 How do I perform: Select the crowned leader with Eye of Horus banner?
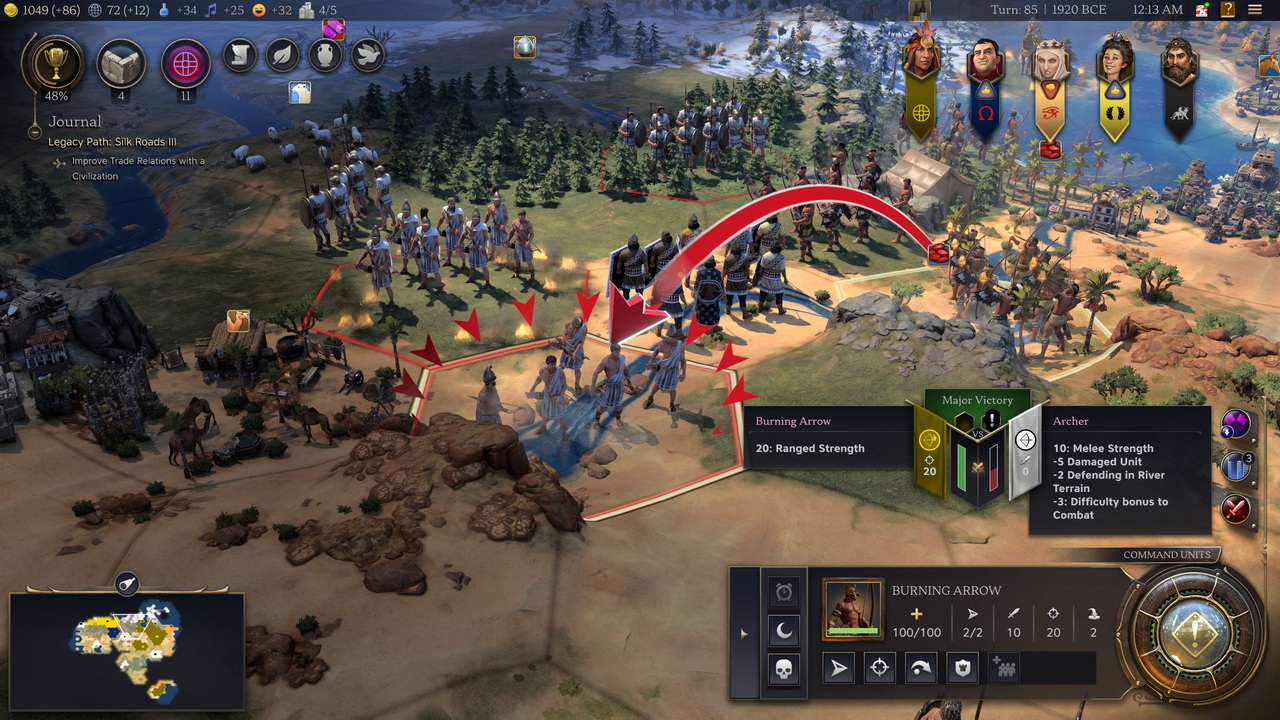(1050, 62)
